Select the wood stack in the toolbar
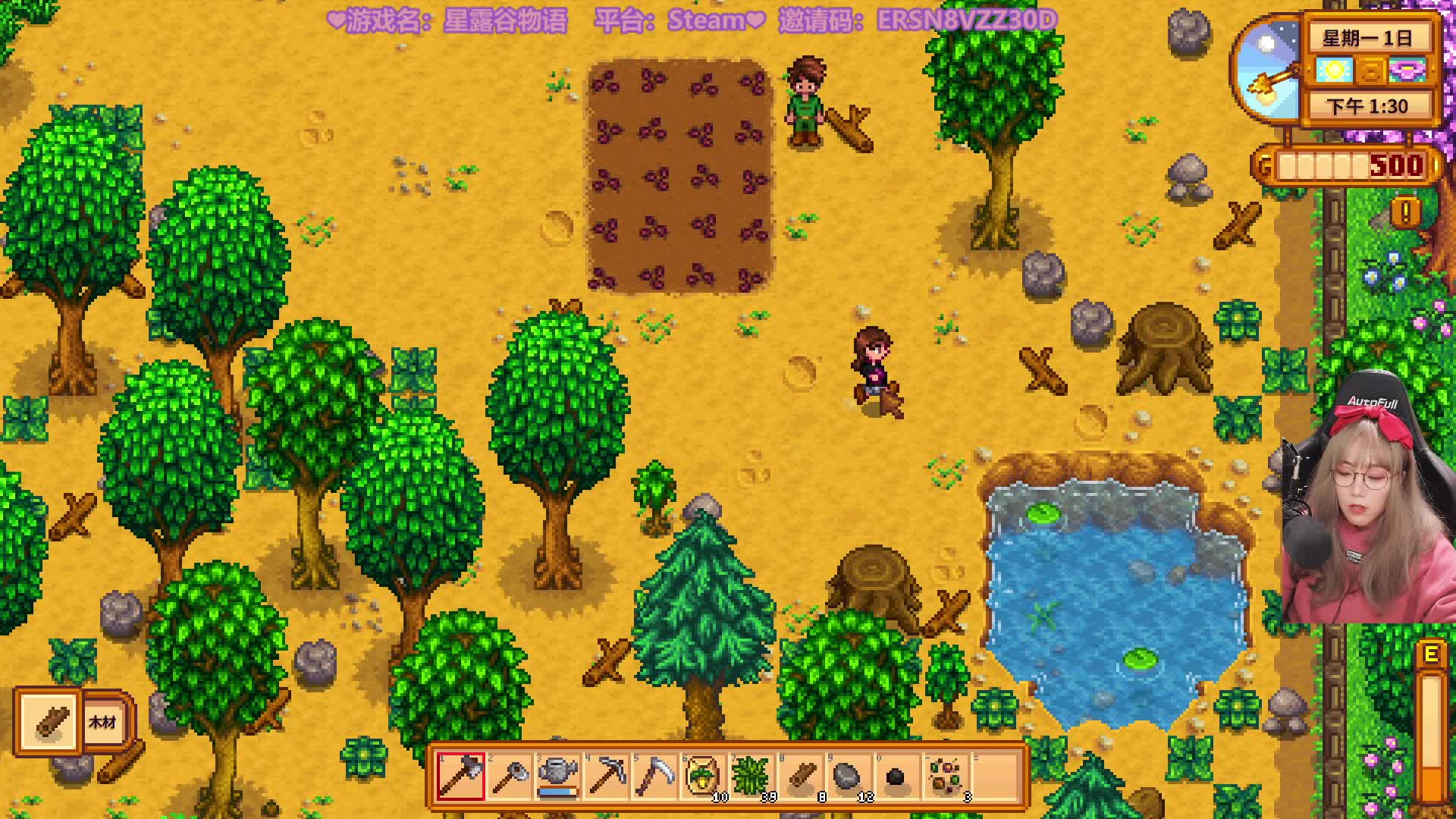Image resolution: width=1456 pixels, height=819 pixels. (800, 776)
